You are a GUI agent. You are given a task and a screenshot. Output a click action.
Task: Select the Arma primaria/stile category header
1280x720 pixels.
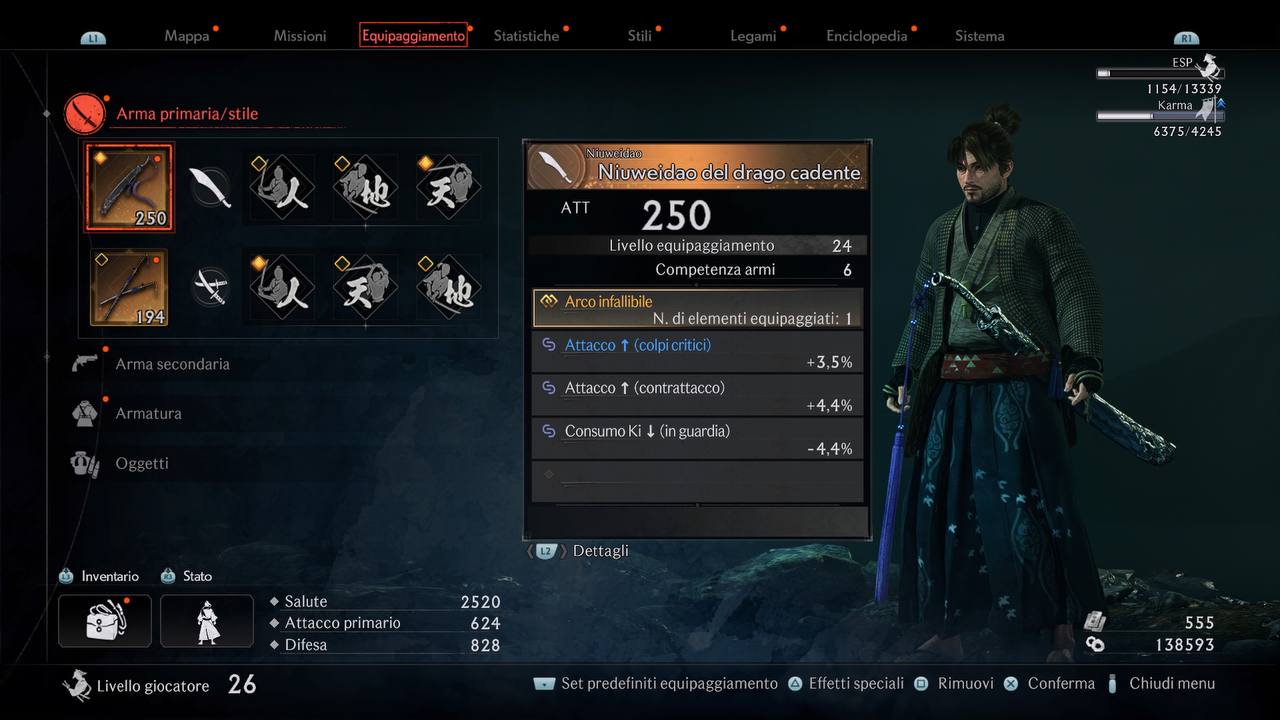(x=187, y=114)
